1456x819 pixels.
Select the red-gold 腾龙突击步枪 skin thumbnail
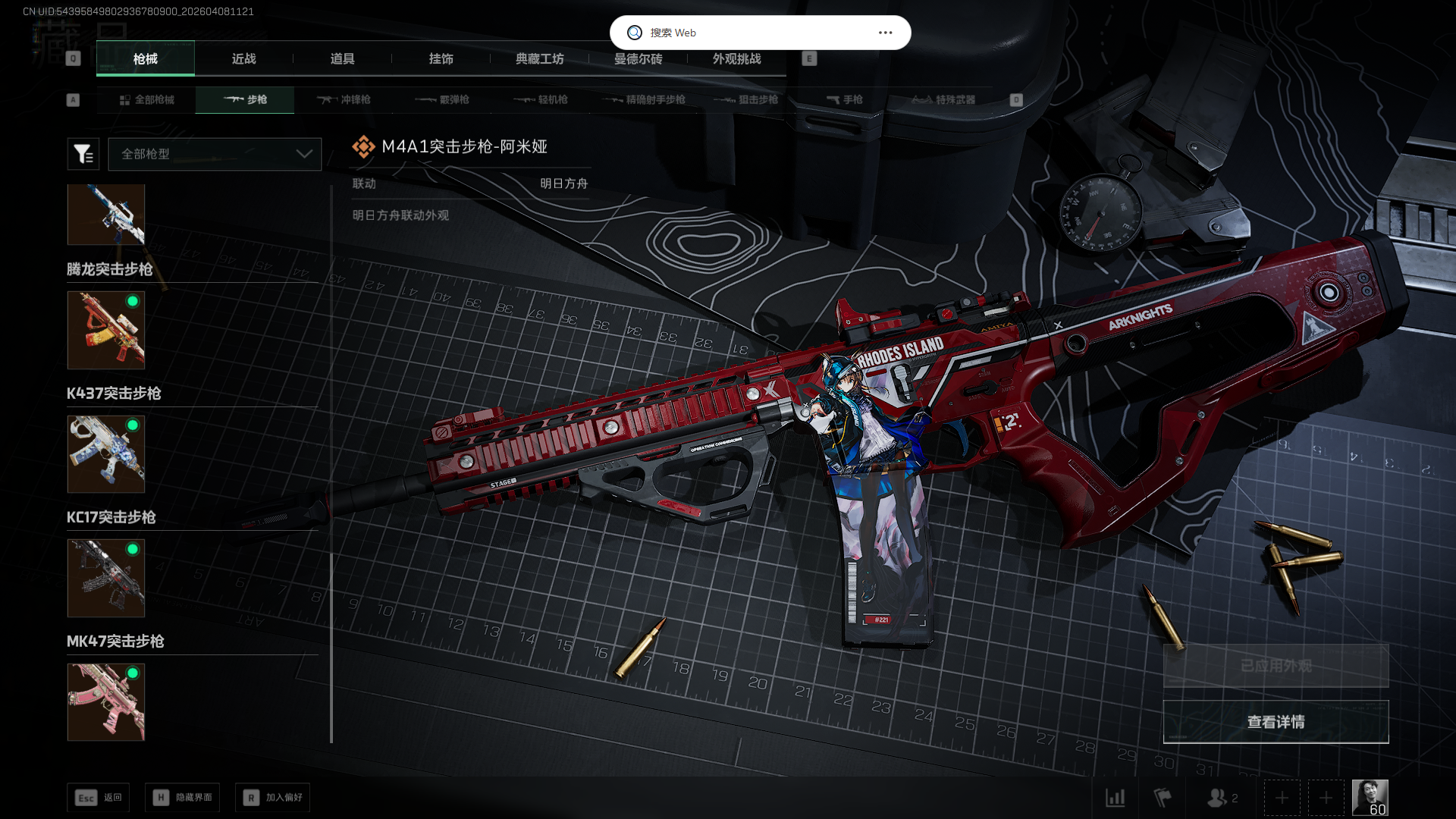pyautogui.click(x=106, y=331)
